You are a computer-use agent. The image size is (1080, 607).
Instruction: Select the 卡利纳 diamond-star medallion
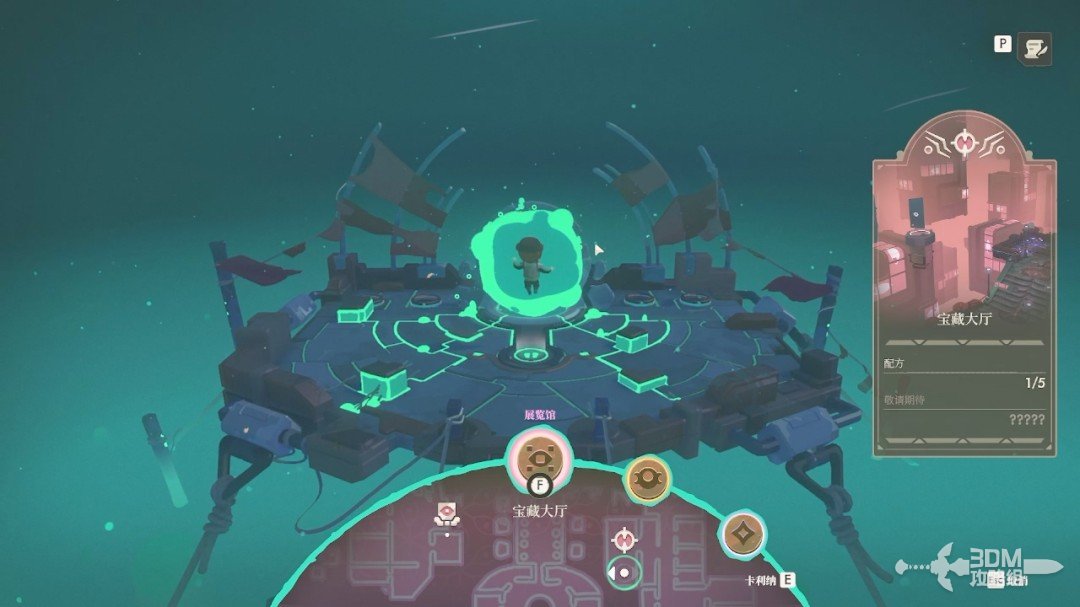pyautogui.click(x=742, y=533)
